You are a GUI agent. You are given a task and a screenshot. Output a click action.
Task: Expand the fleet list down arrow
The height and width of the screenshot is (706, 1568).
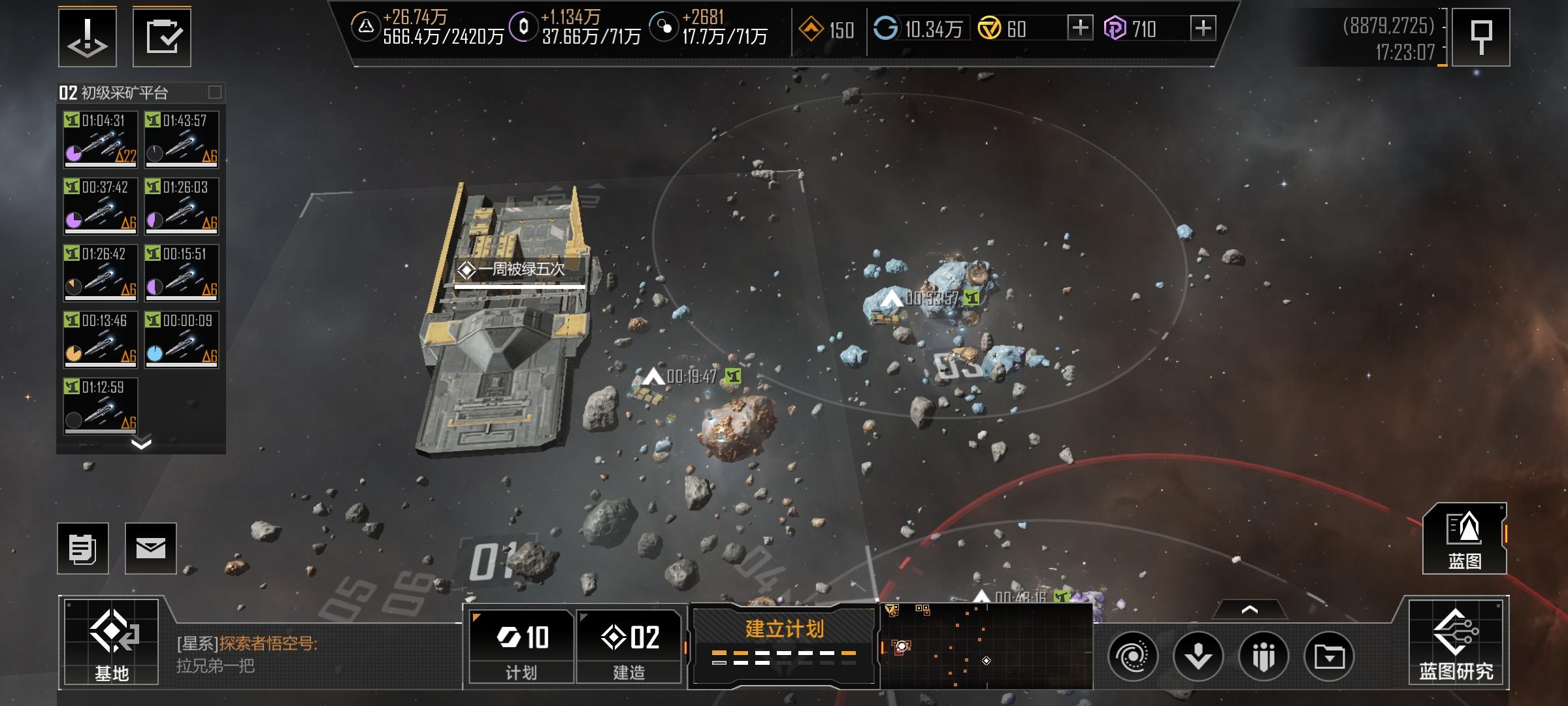141,445
